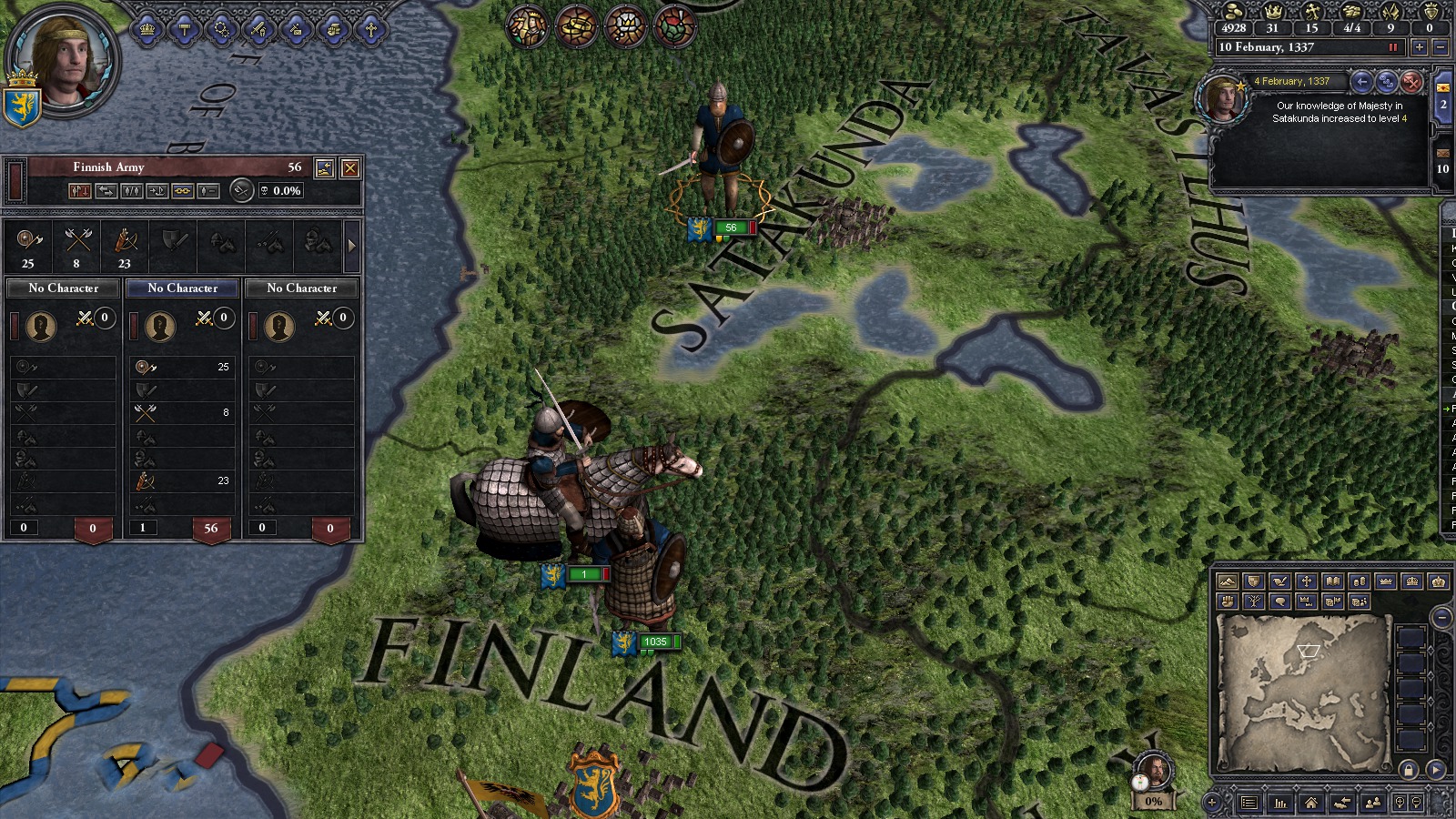Go to capital using the home icon
The height and width of the screenshot is (819, 1456).
click(1311, 804)
